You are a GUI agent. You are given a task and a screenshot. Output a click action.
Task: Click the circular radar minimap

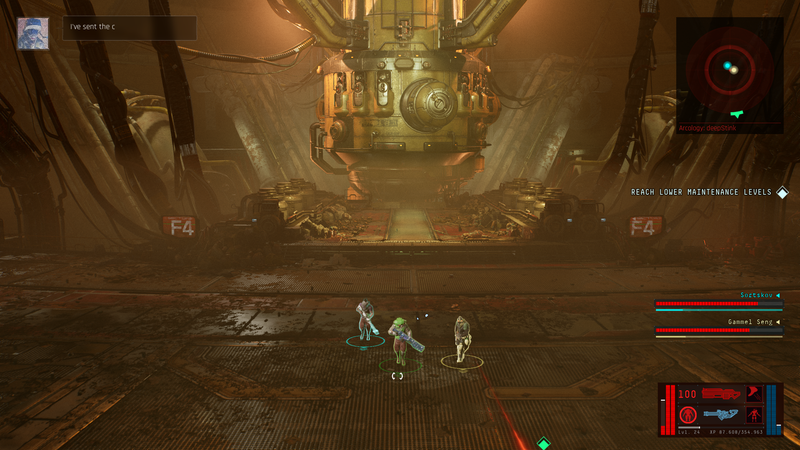(730, 69)
